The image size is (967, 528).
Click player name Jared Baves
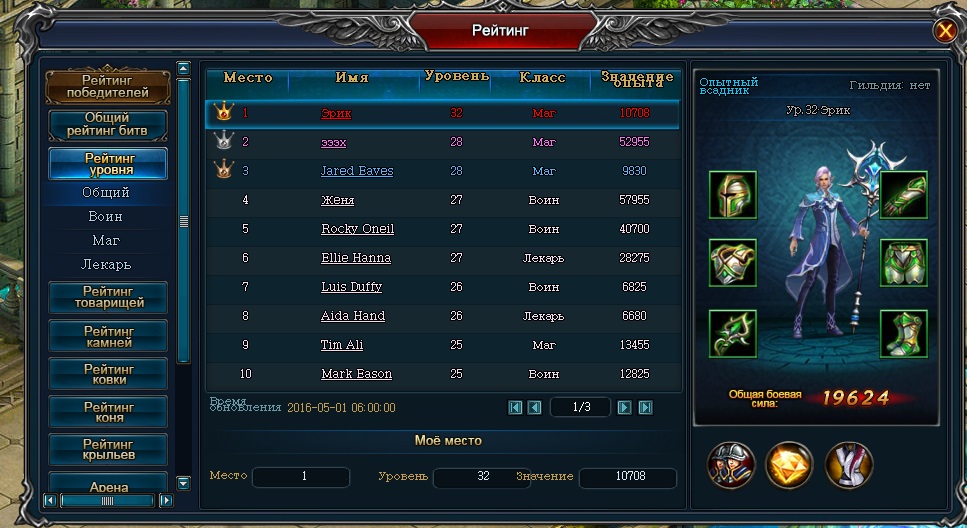coord(357,171)
